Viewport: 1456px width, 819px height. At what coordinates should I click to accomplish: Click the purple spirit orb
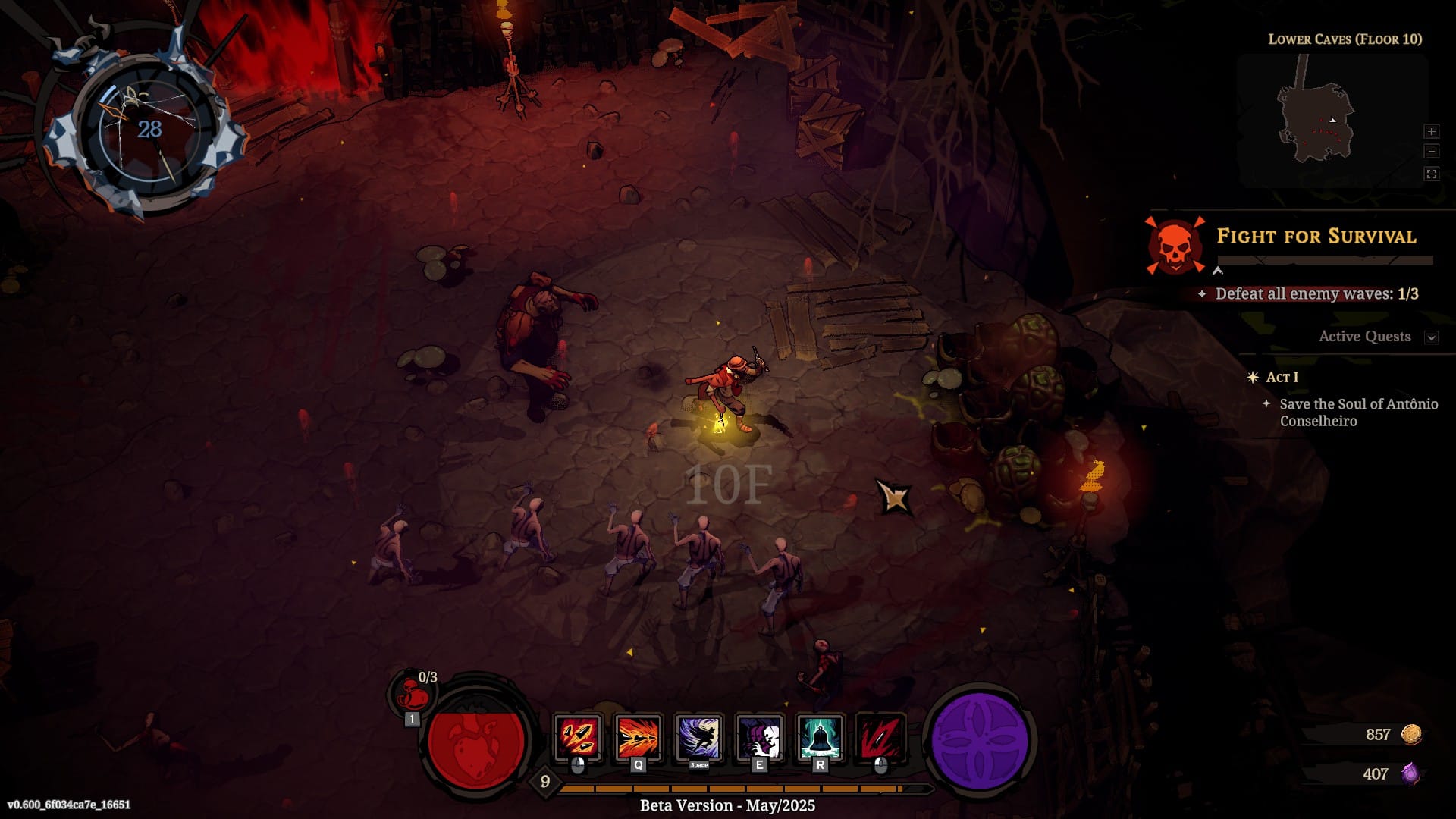[x=979, y=739]
